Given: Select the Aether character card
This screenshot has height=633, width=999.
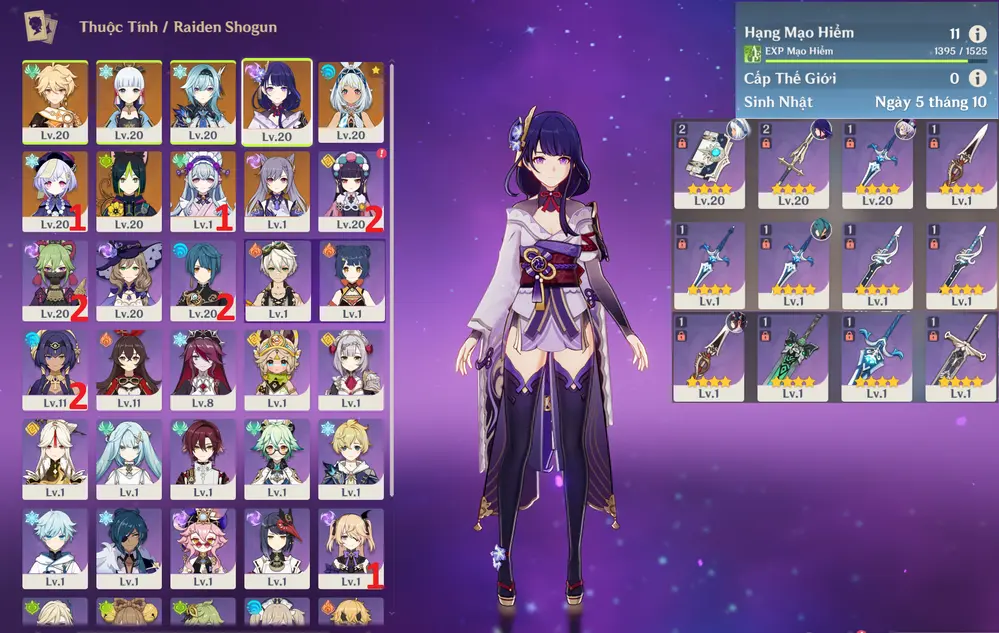Looking at the screenshot, I should click(x=55, y=102).
